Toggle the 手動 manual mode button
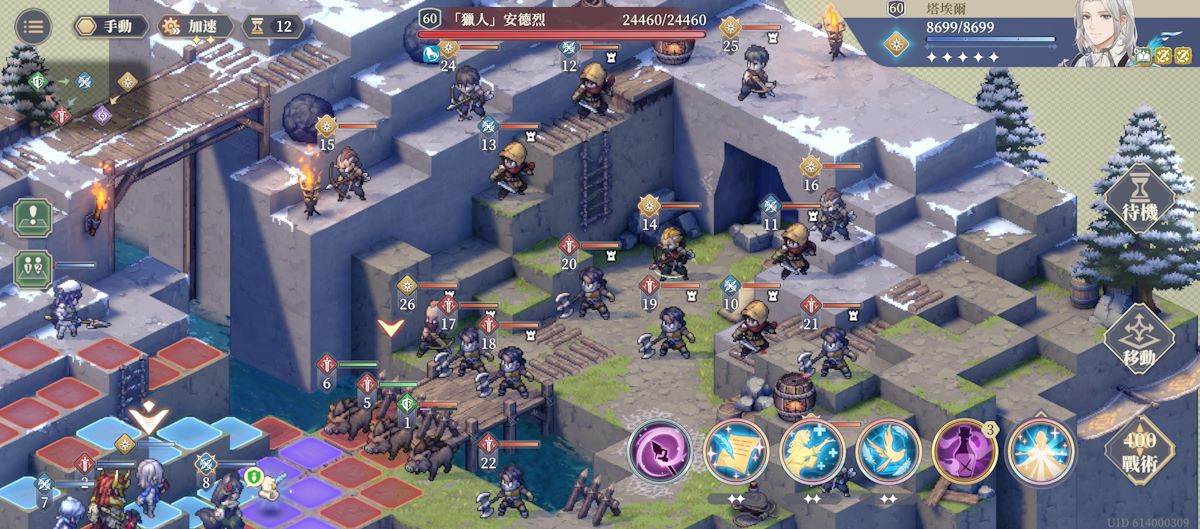This screenshot has width=1200, height=529. coord(108,26)
